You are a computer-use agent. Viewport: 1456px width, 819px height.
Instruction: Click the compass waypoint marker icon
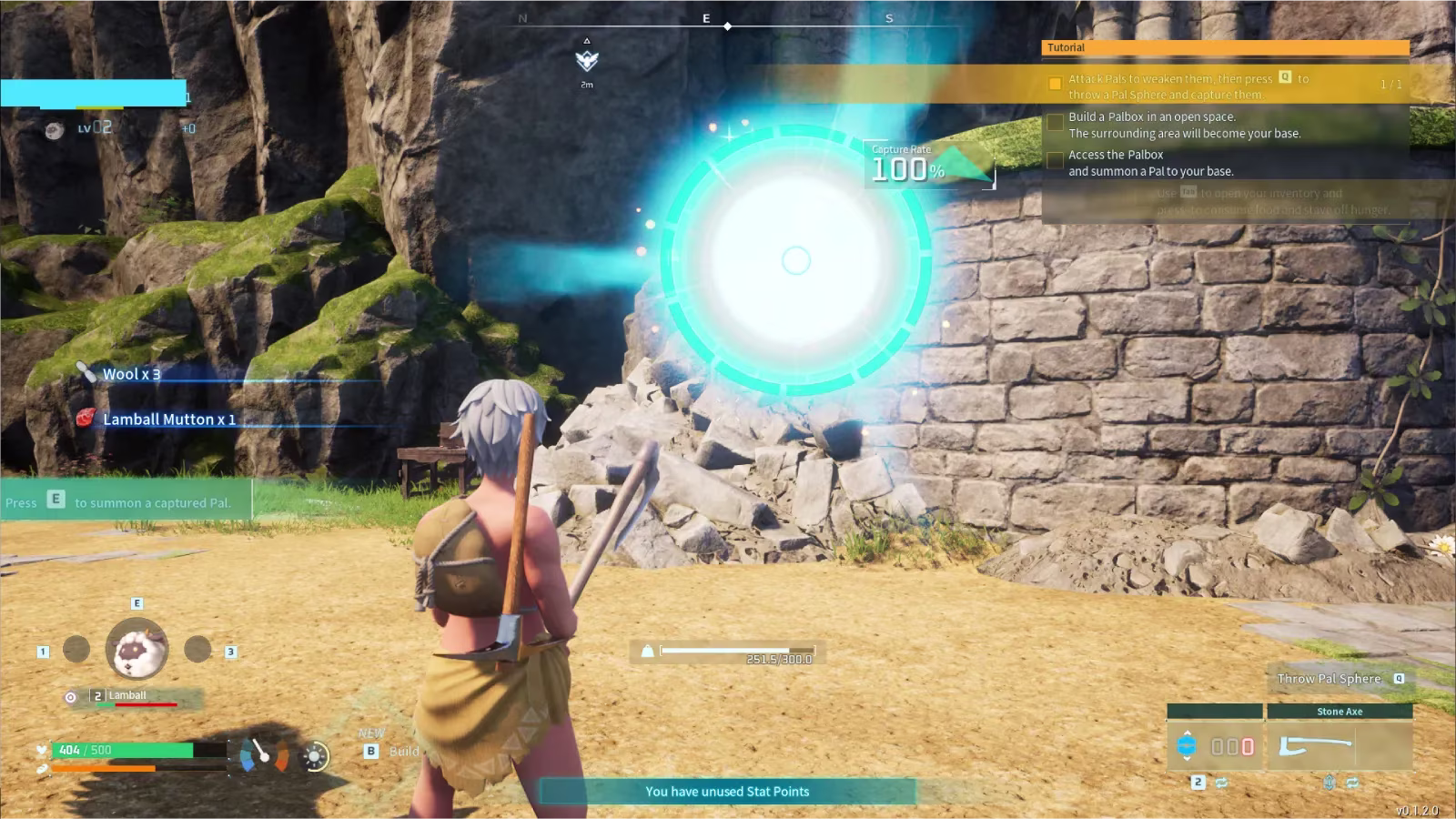coord(587,61)
